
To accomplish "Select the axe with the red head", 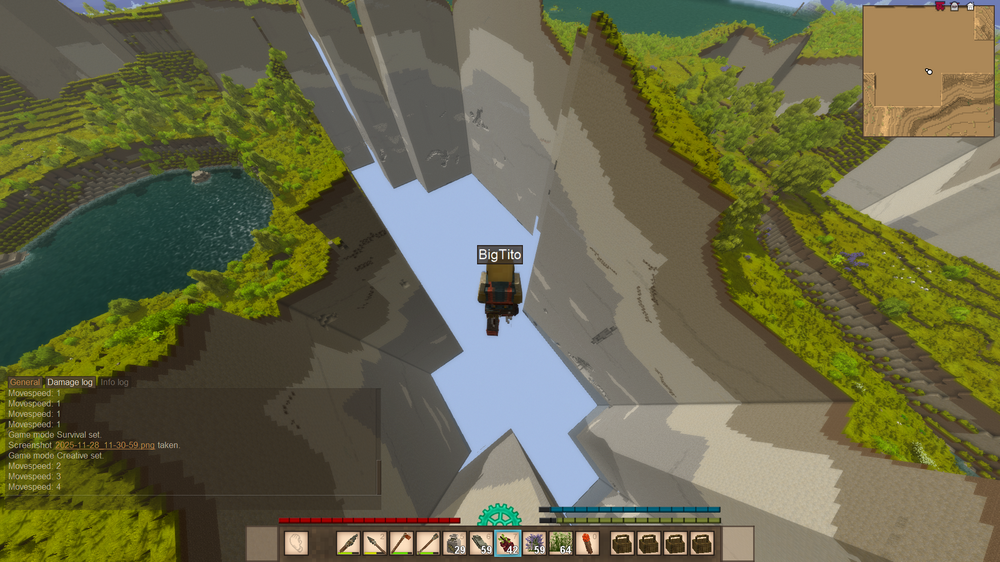I will click(x=401, y=543).
